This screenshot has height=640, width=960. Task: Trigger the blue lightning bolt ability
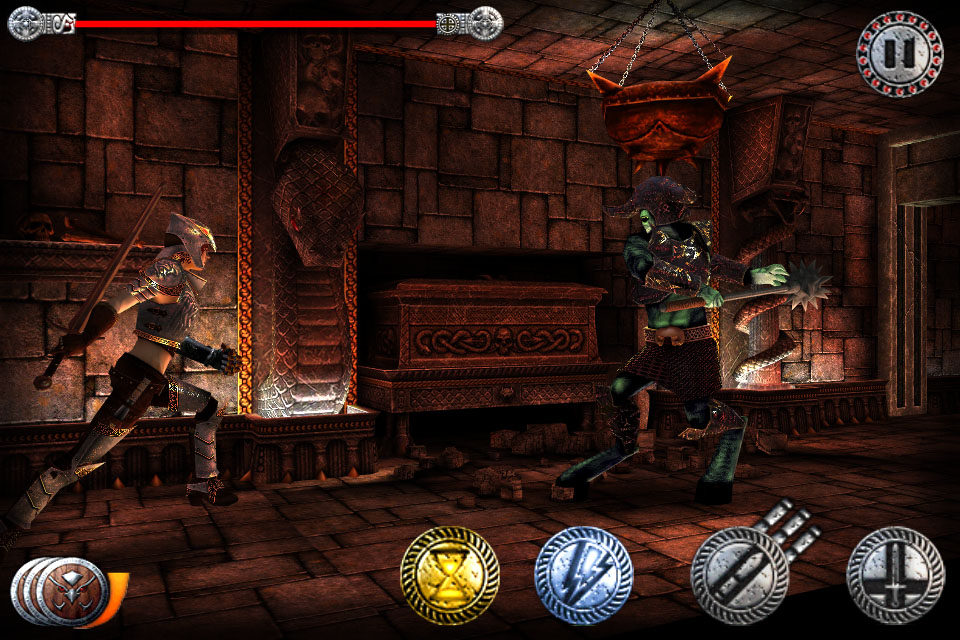click(x=583, y=575)
